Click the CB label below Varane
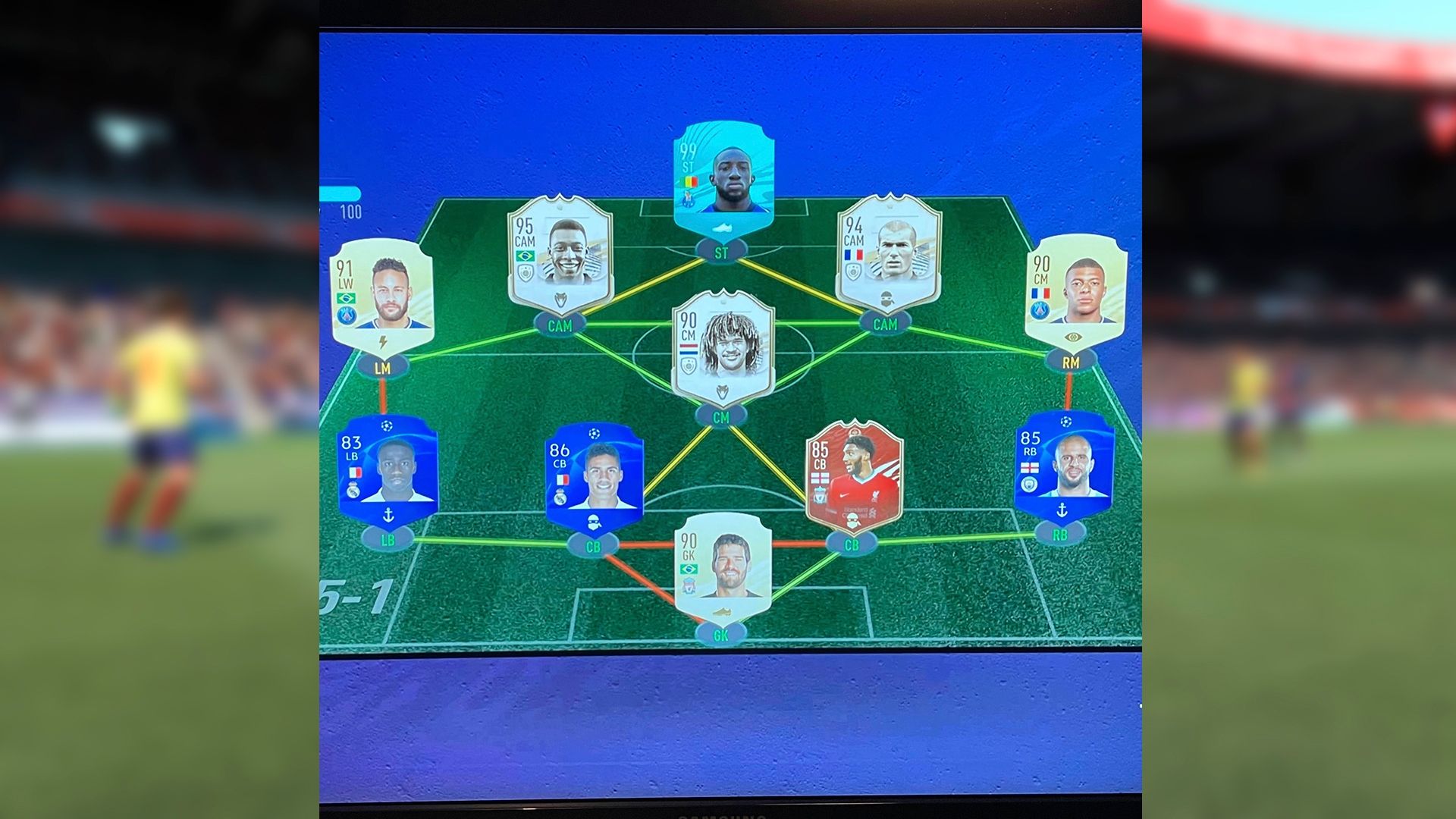Image resolution: width=1456 pixels, height=819 pixels. (593, 546)
